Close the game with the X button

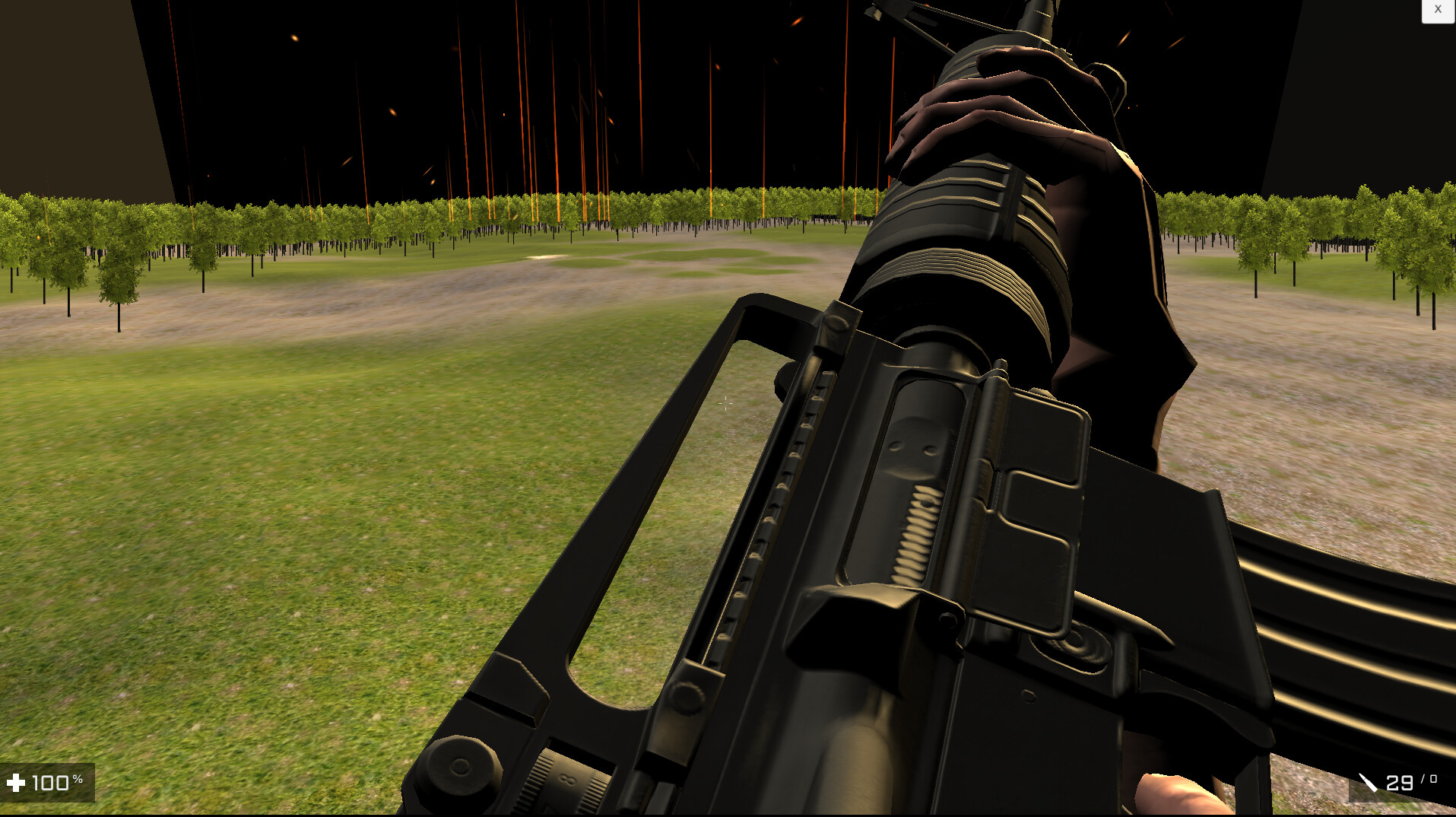coord(1438,9)
